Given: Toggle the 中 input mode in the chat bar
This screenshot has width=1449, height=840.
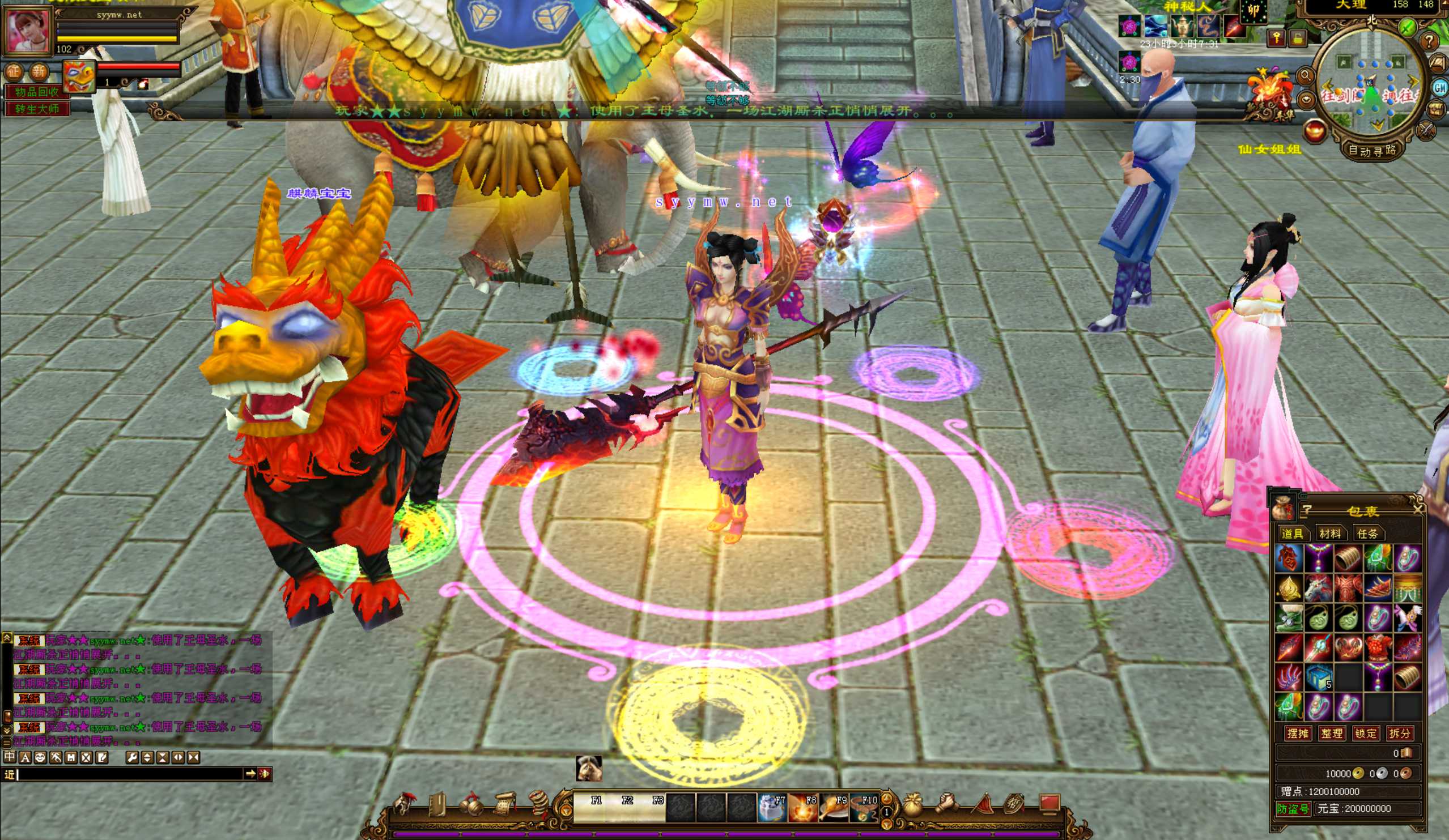Looking at the screenshot, I should 10,757.
